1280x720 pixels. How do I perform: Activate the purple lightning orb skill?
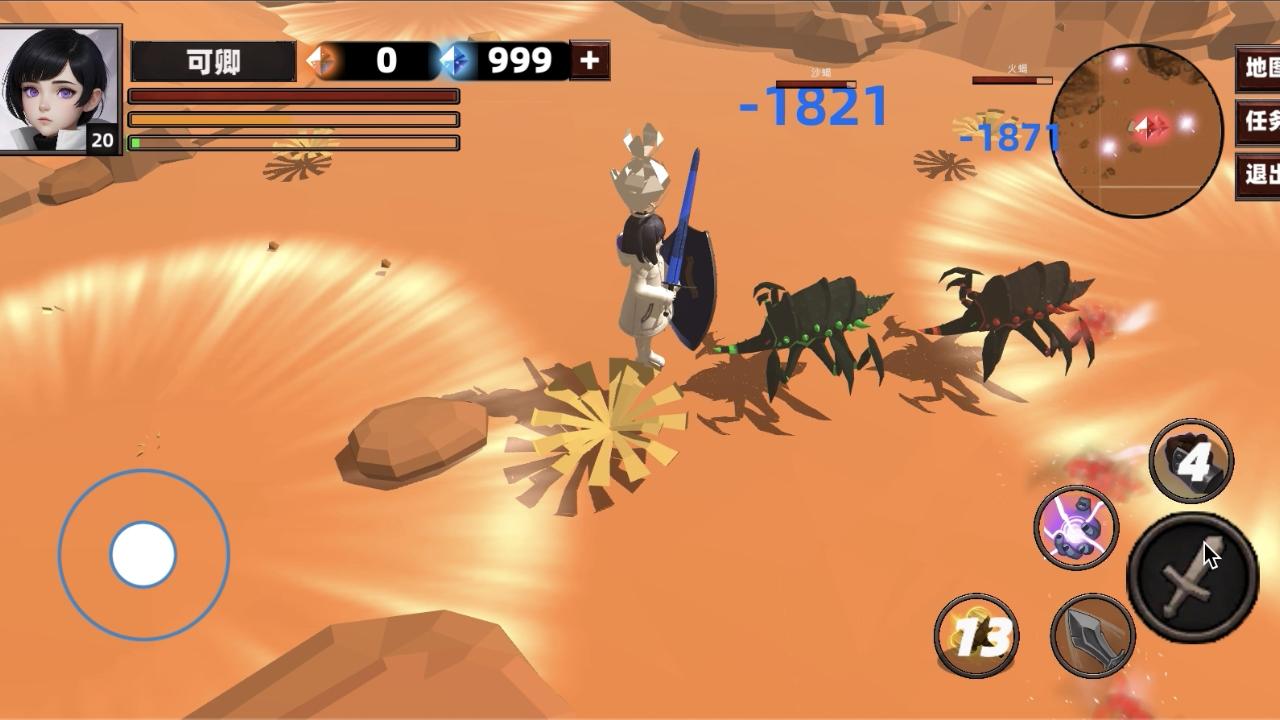(x=1075, y=527)
